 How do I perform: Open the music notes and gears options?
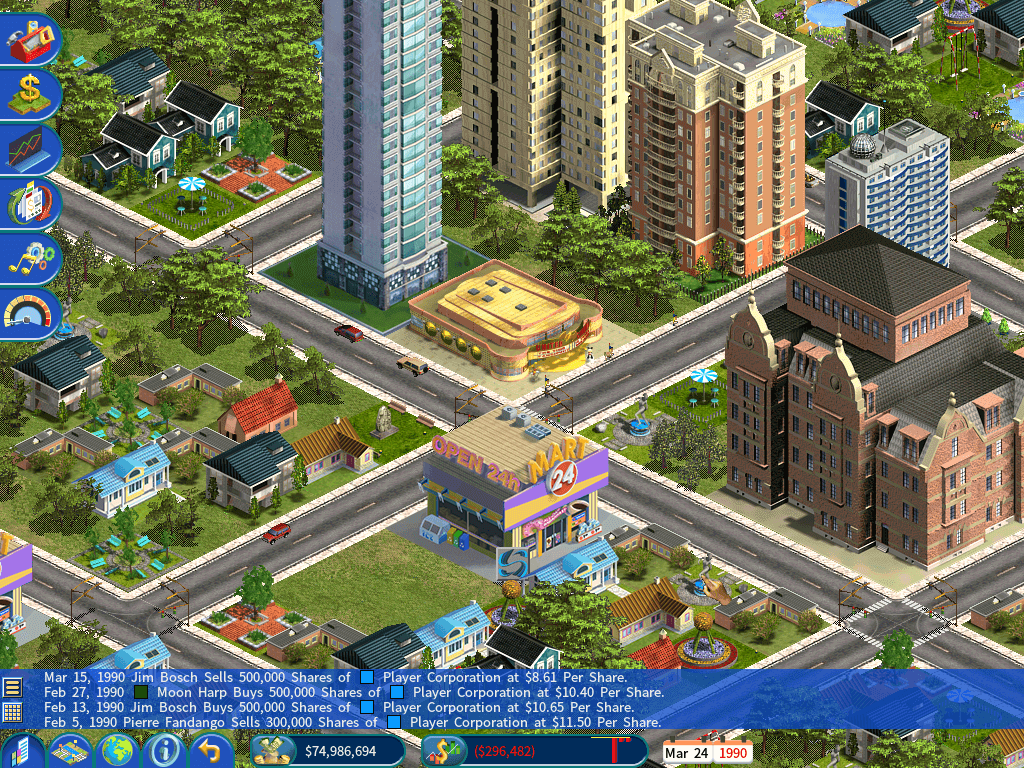pyautogui.click(x=30, y=257)
